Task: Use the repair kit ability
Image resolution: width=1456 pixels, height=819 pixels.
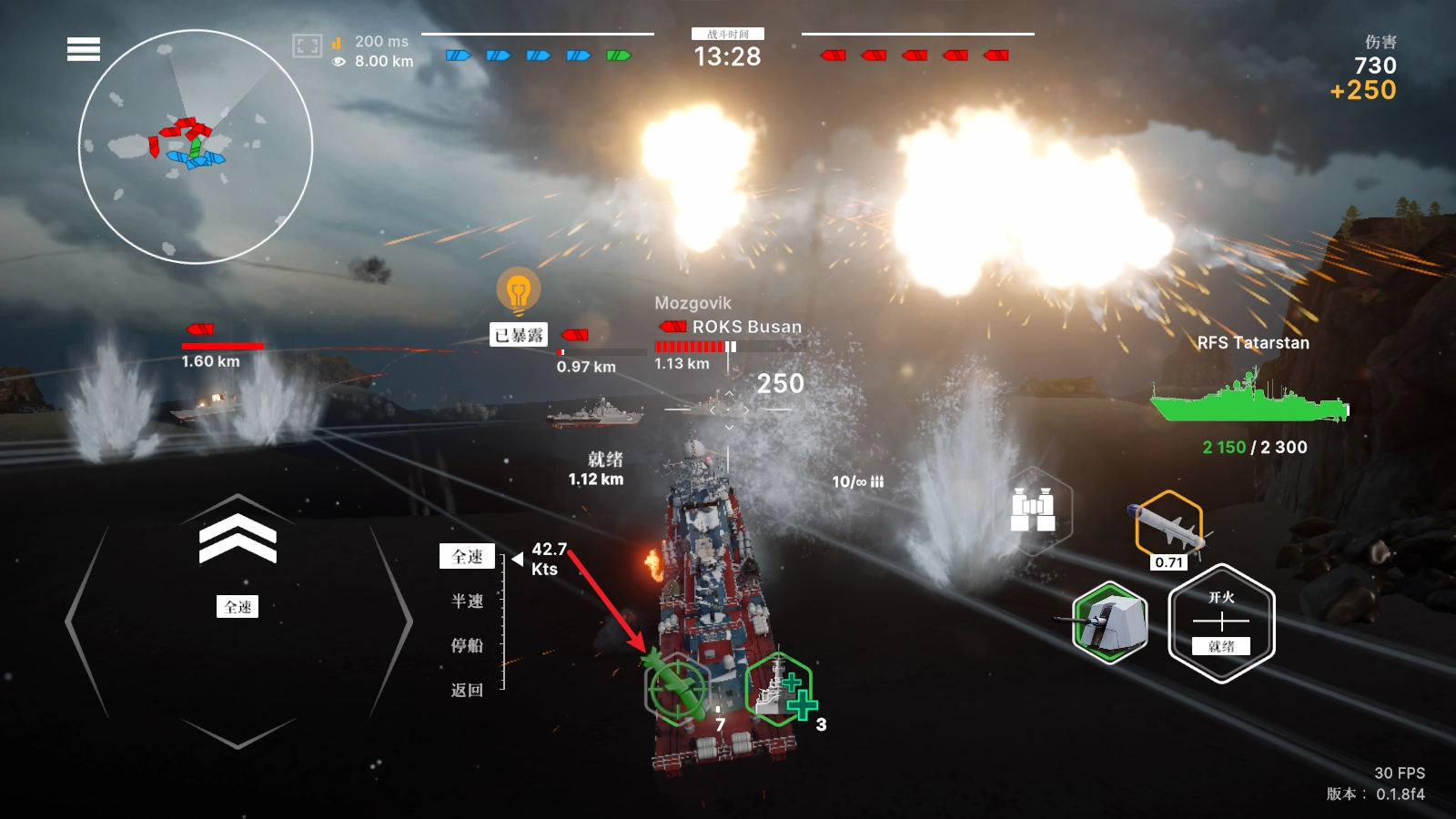Action: pyautogui.click(x=780, y=690)
